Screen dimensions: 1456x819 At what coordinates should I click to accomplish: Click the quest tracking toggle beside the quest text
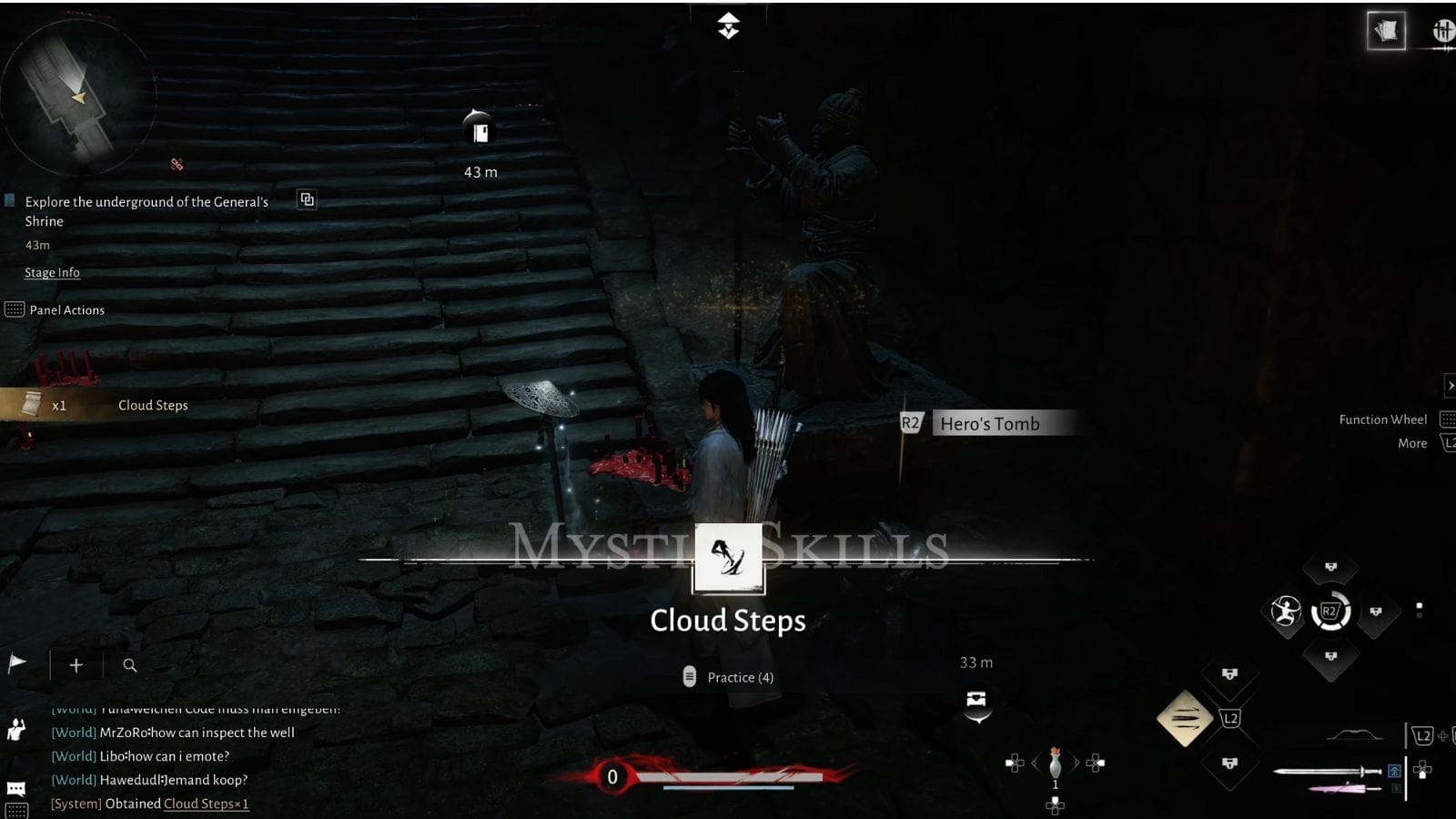308,199
